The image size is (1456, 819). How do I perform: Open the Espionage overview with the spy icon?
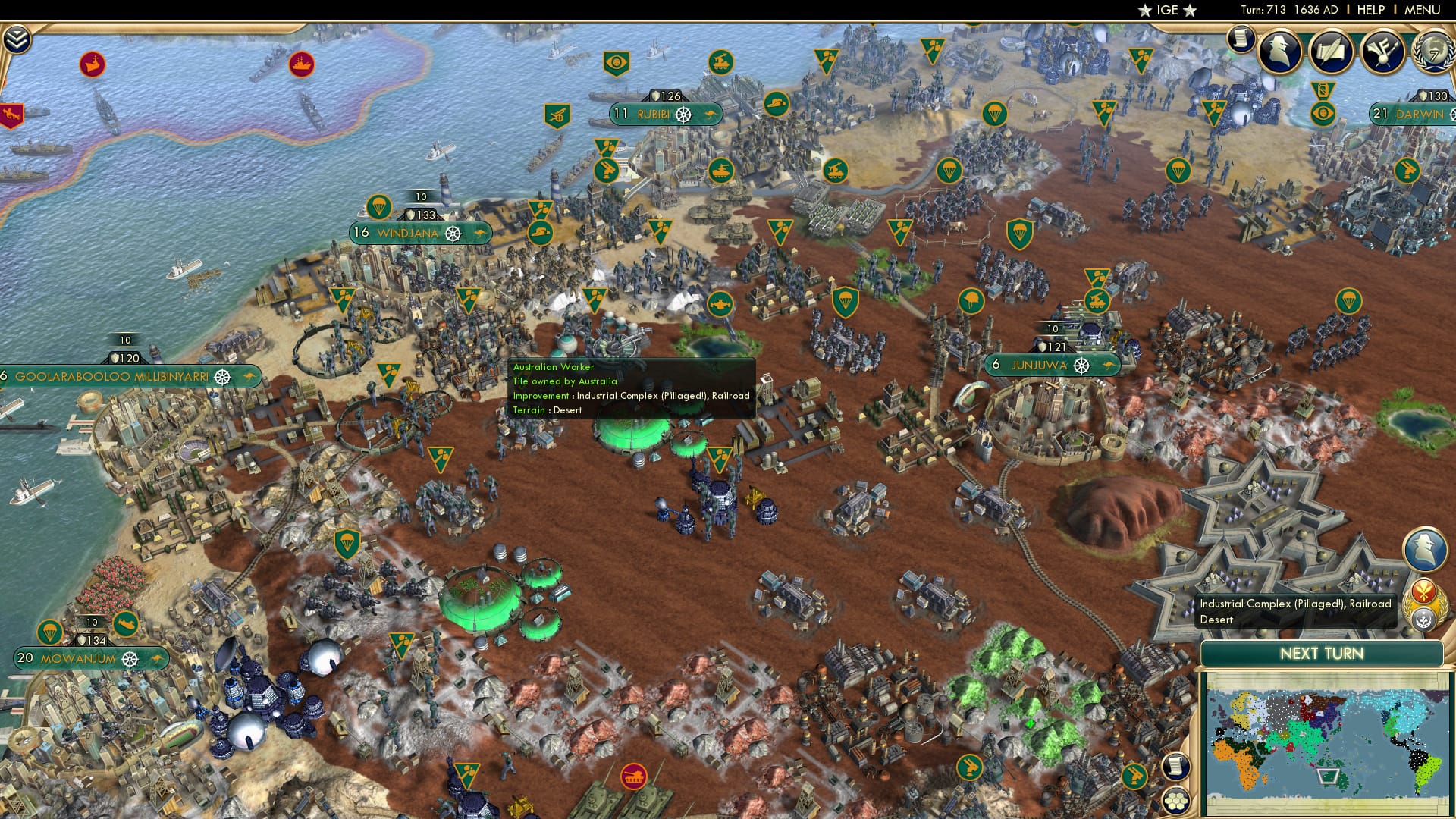coord(1280,51)
